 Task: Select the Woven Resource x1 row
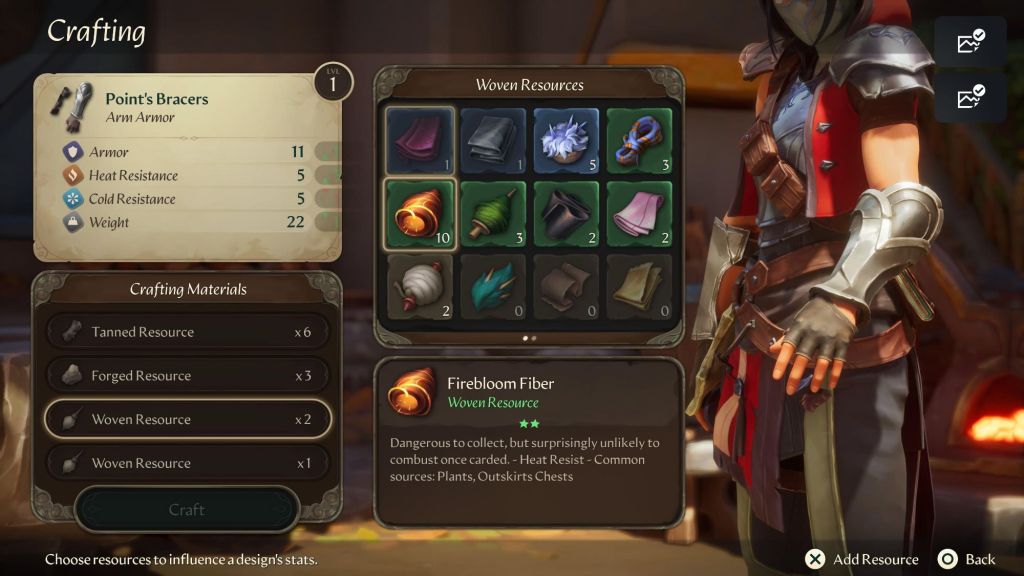click(x=187, y=463)
